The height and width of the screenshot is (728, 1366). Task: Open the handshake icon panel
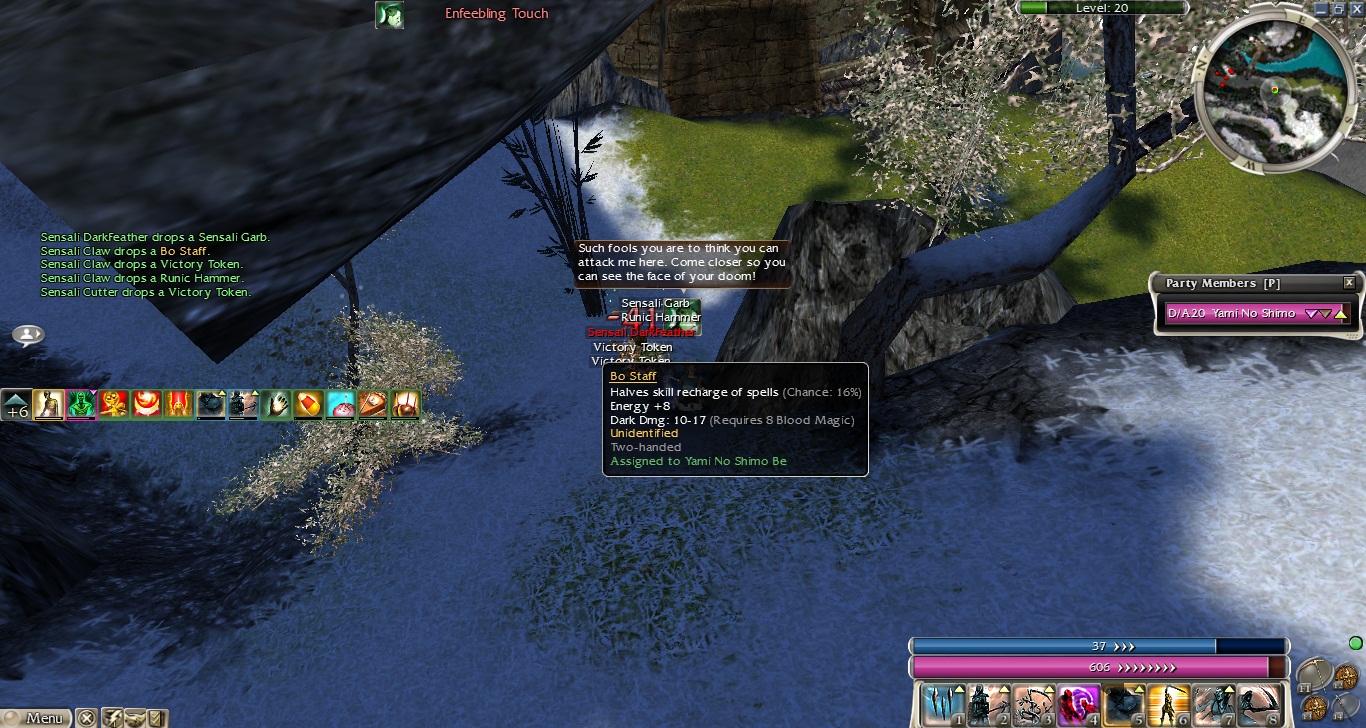coord(134,718)
